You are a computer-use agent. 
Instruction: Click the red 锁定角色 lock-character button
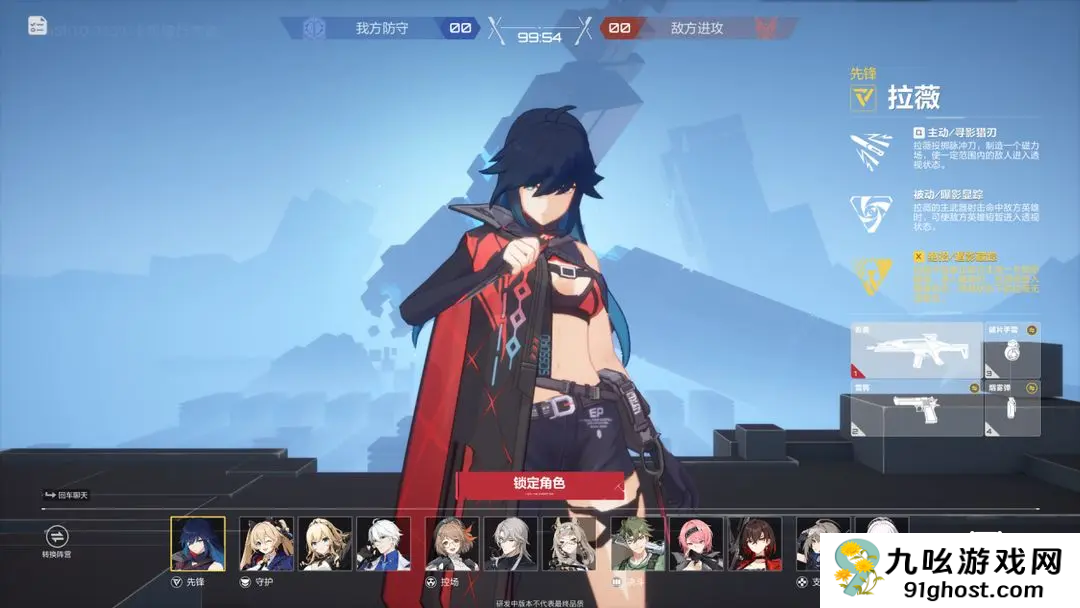pos(540,484)
